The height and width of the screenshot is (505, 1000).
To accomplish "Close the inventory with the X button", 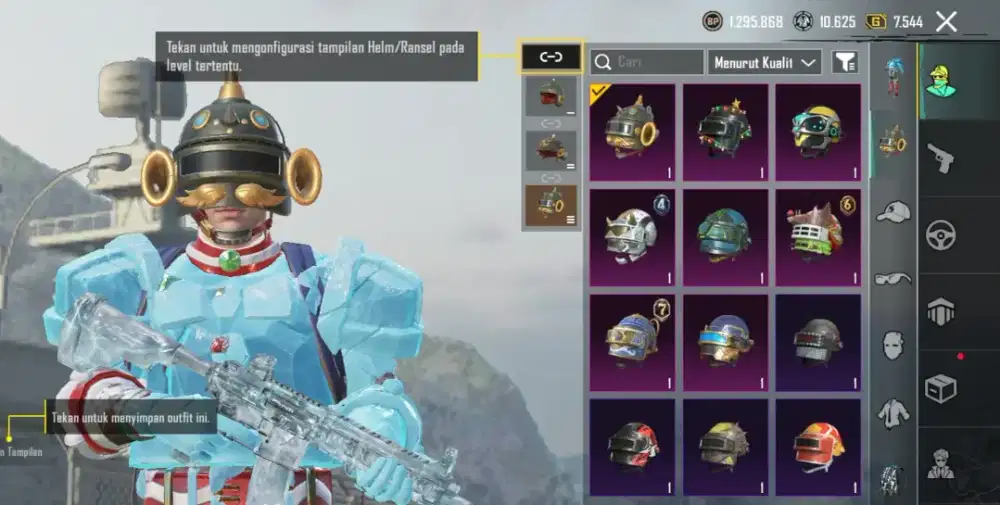I will (946, 21).
